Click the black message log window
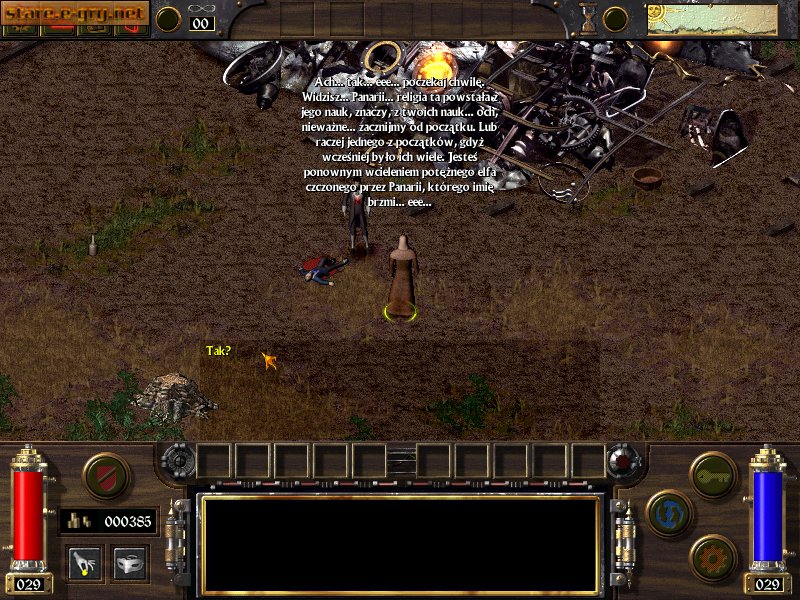 coord(400,543)
